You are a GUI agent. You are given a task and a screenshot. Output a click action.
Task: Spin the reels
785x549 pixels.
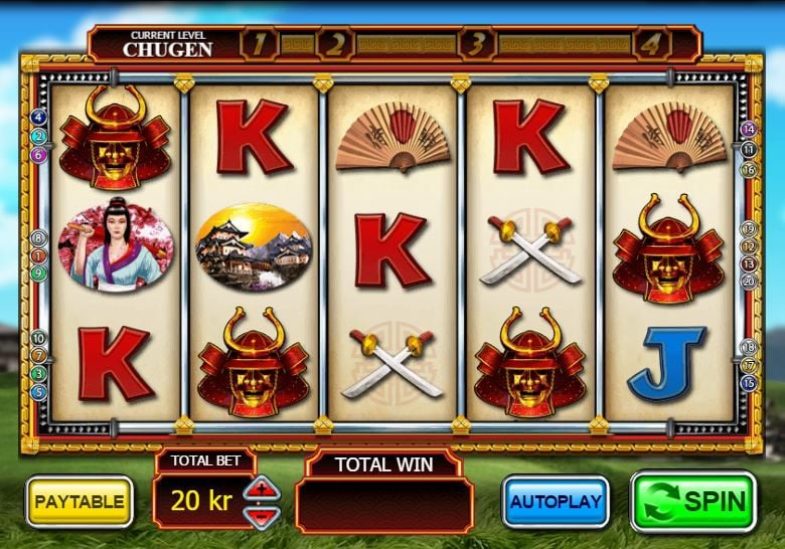pos(693,501)
